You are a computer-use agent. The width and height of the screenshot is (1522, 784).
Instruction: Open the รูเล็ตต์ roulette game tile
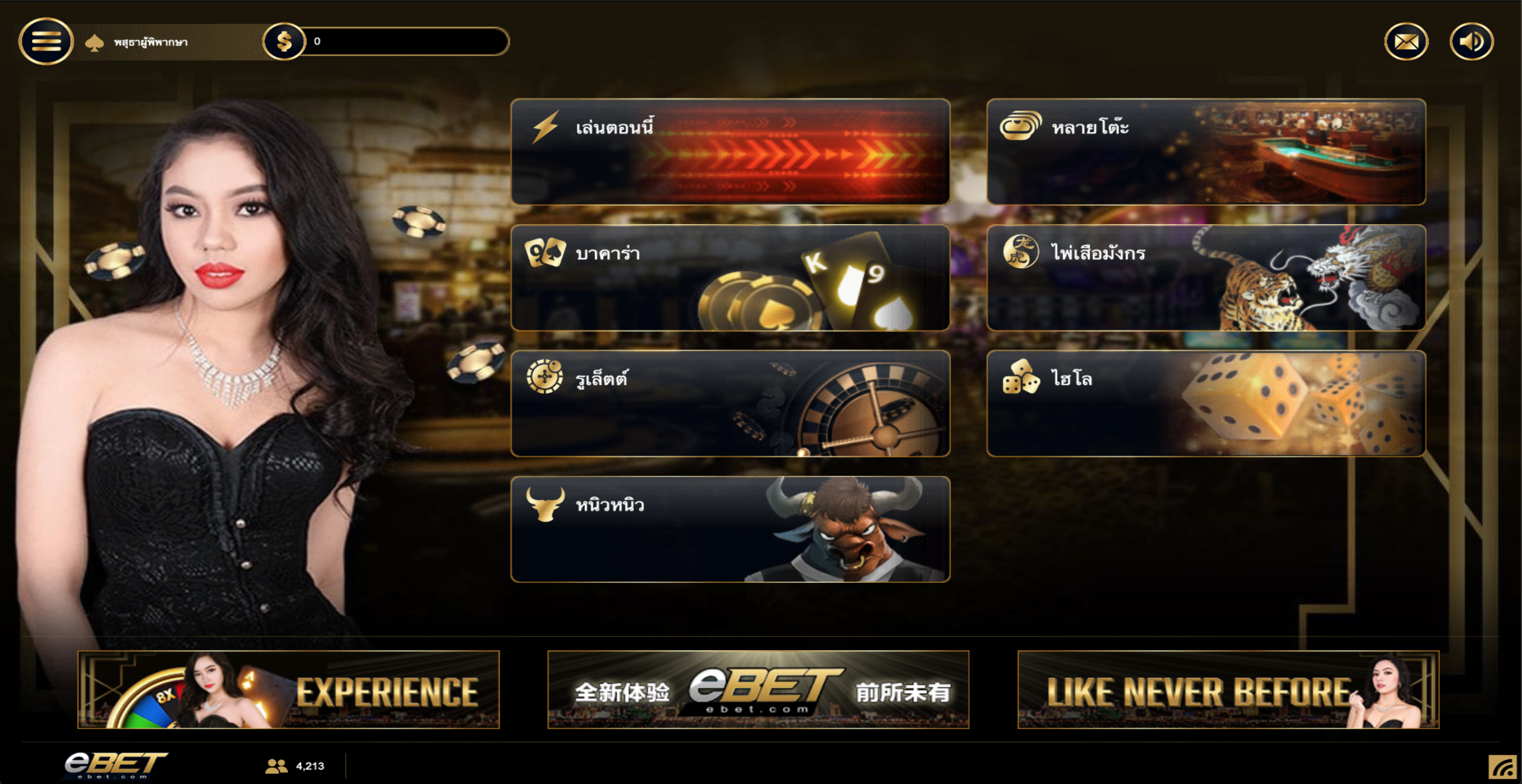[x=730, y=403]
